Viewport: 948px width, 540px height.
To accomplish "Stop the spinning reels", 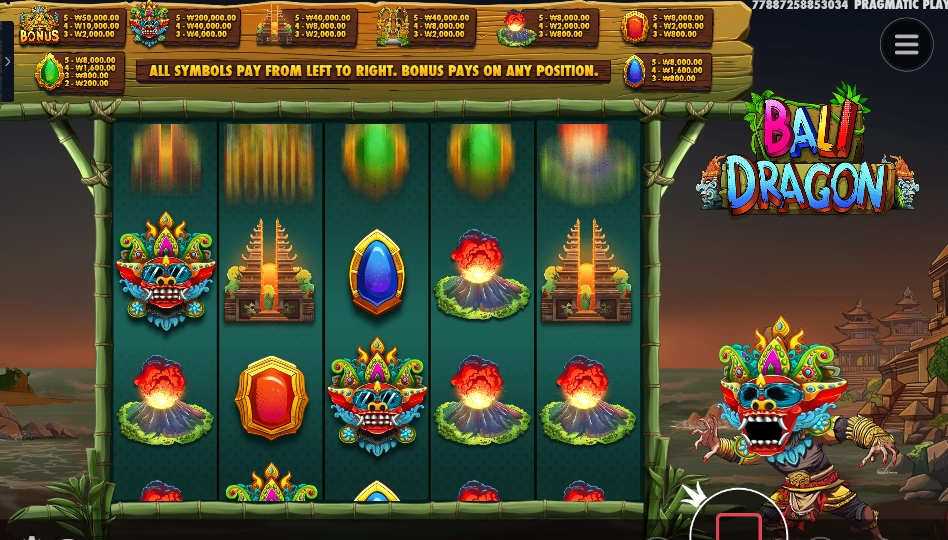I will coord(738,524).
